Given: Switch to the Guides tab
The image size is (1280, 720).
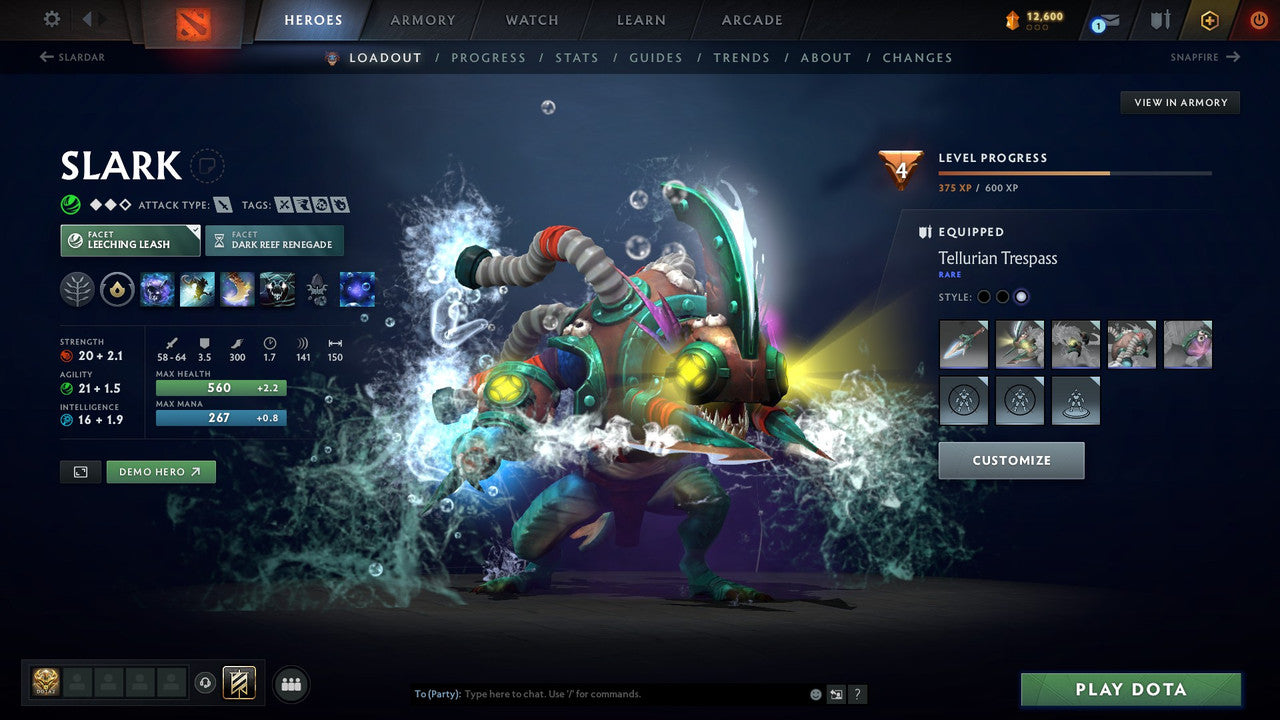Looking at the screenshot, I should point(656,57).
